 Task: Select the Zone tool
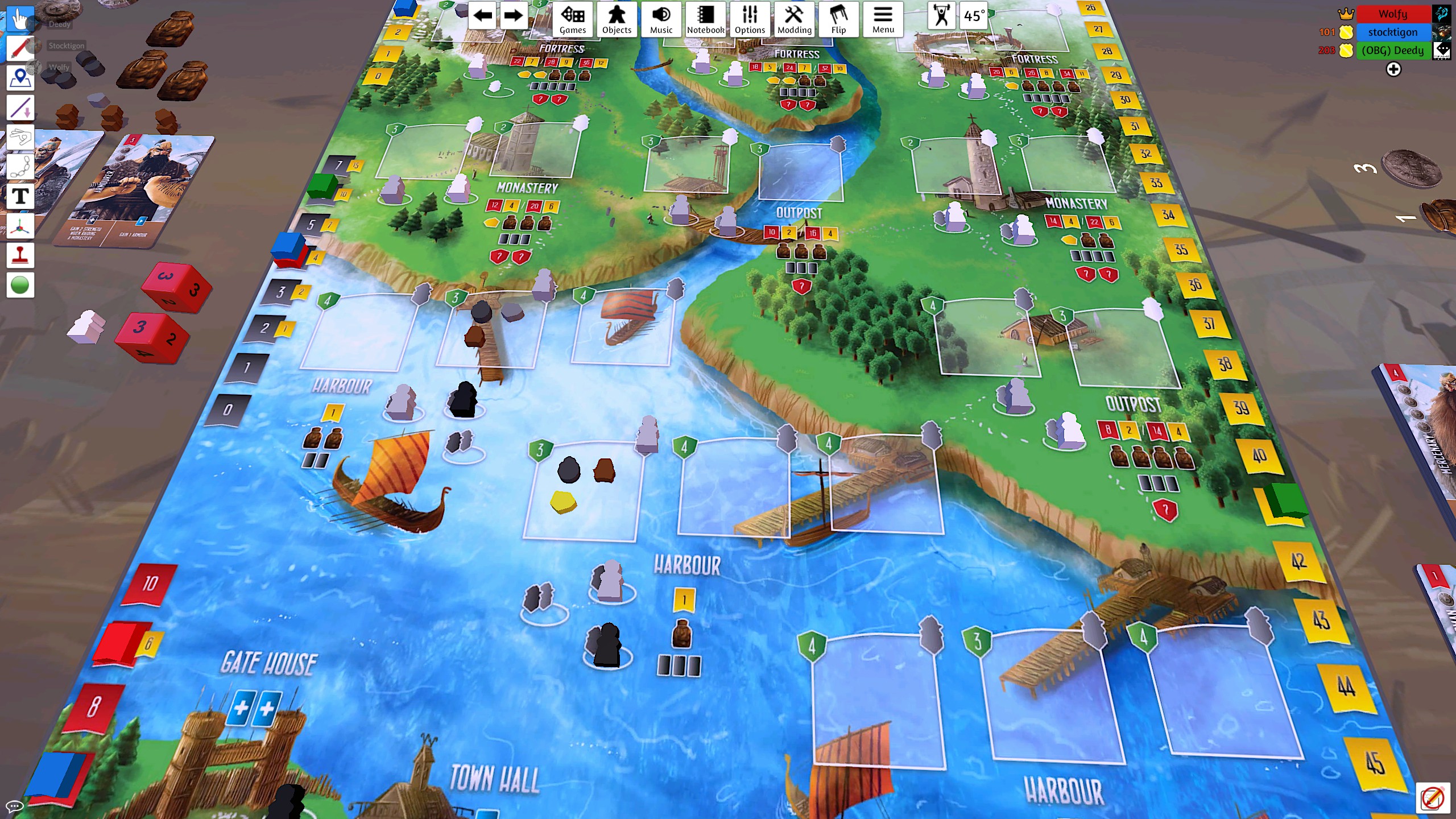pos(20,78)
